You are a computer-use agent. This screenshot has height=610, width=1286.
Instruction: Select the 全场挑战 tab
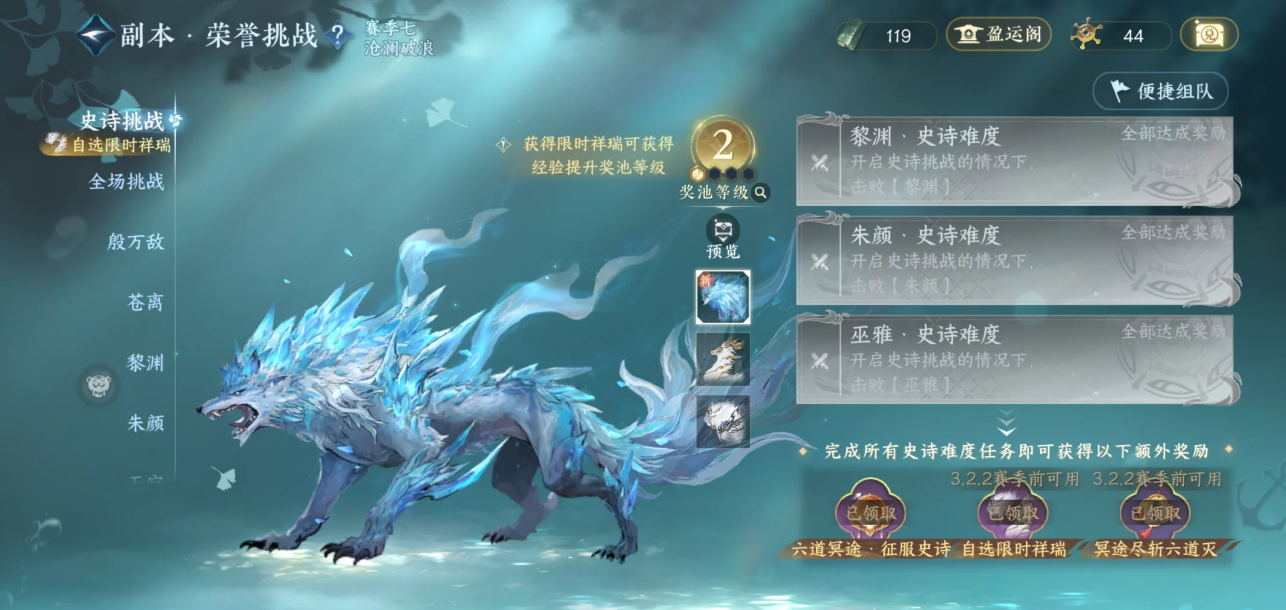[127, 182]
